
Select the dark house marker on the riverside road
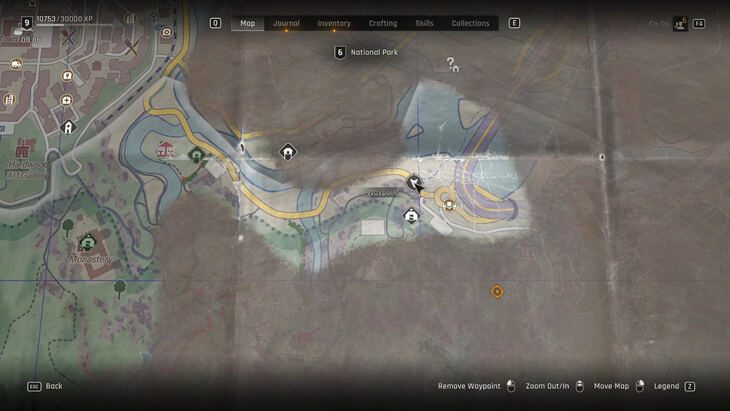tap(68, 127)
